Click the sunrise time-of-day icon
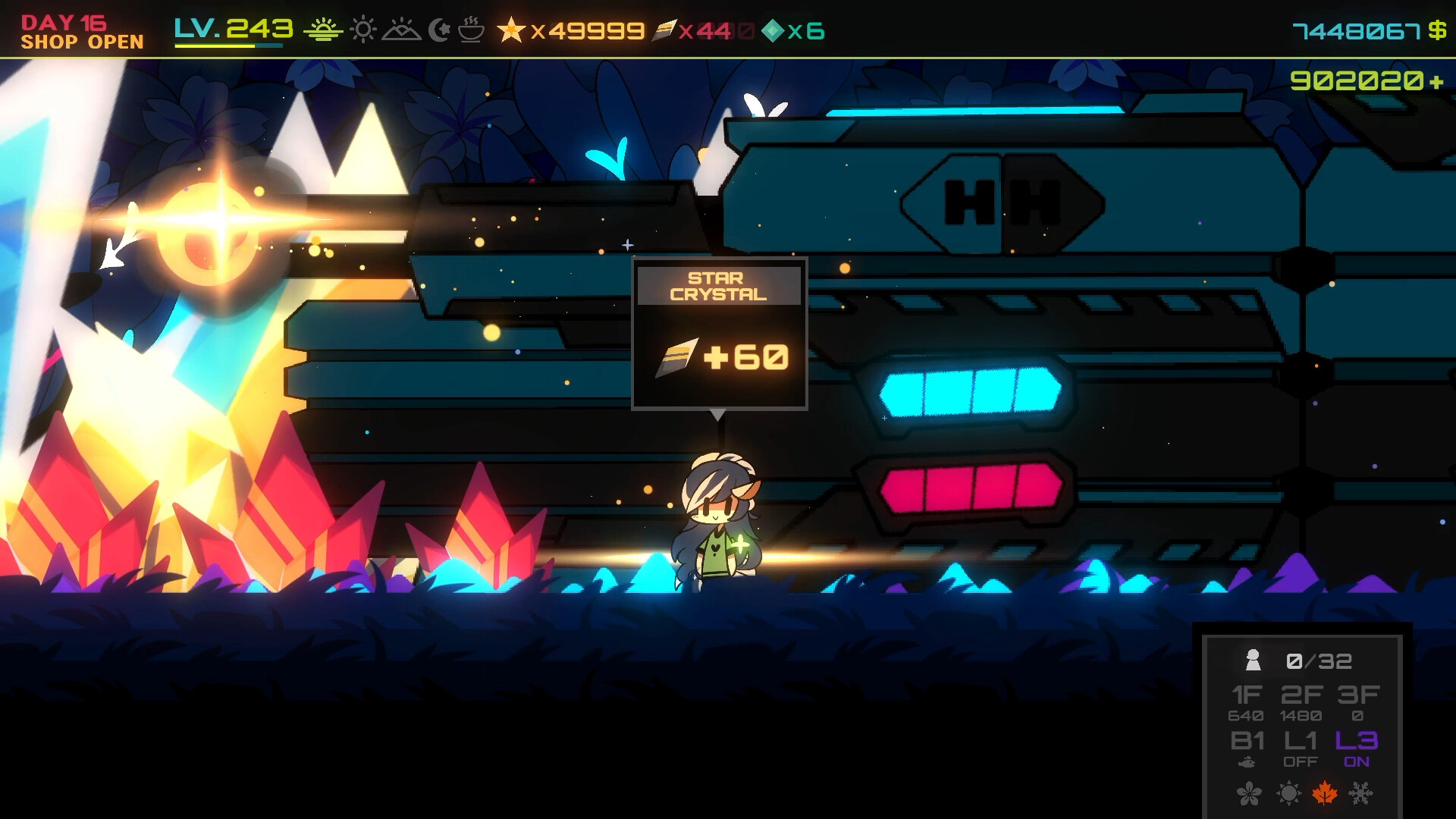 point(323,30)
